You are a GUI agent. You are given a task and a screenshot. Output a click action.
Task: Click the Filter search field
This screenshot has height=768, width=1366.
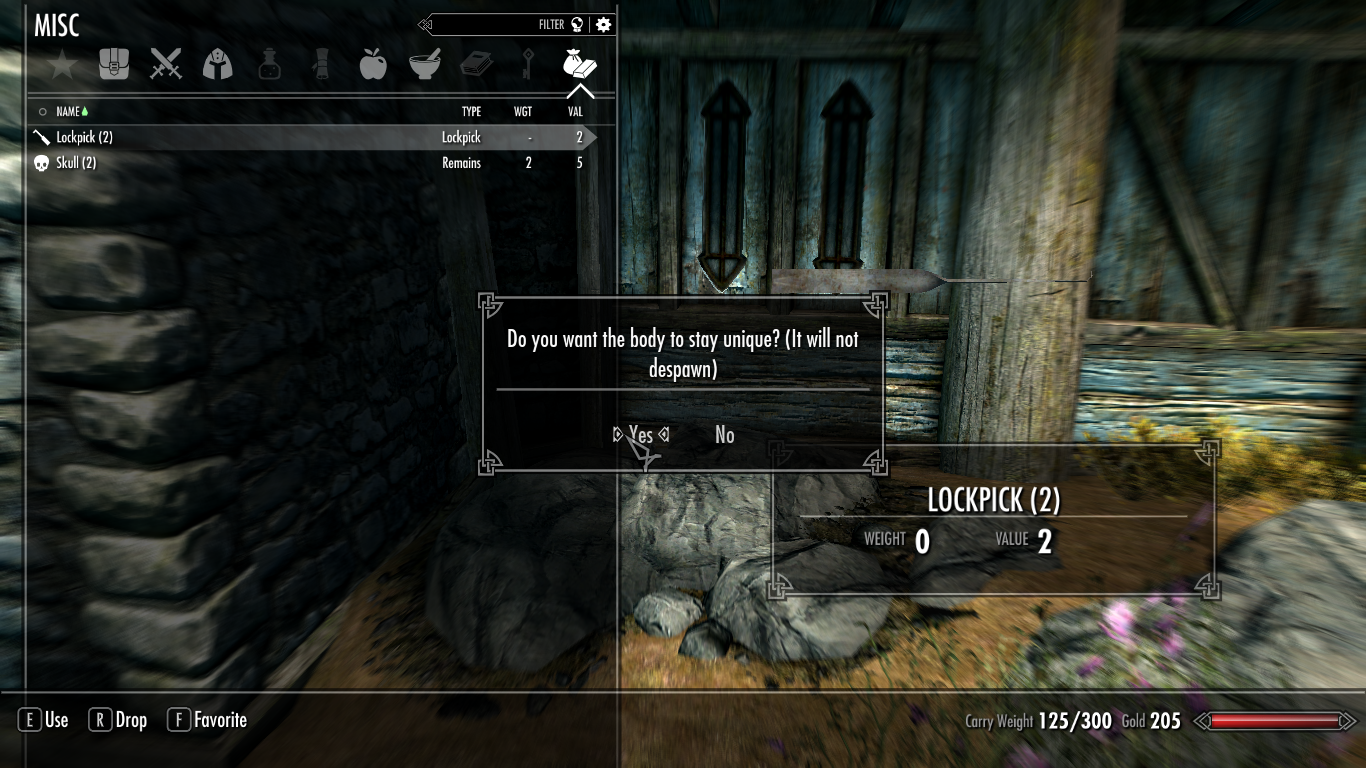(x=500, y=25)
